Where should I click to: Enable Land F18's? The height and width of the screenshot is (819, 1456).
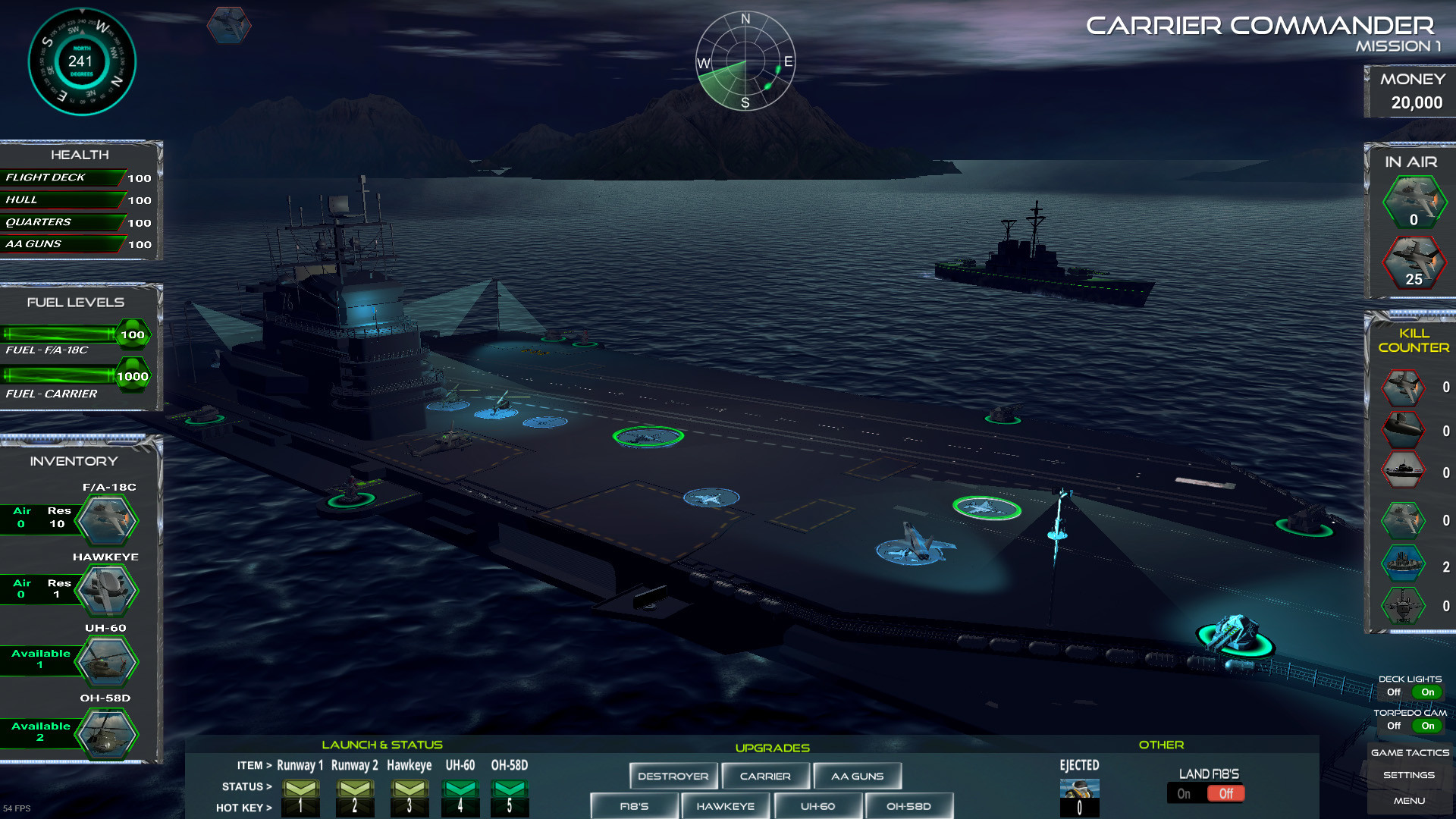click(1185, 793)
